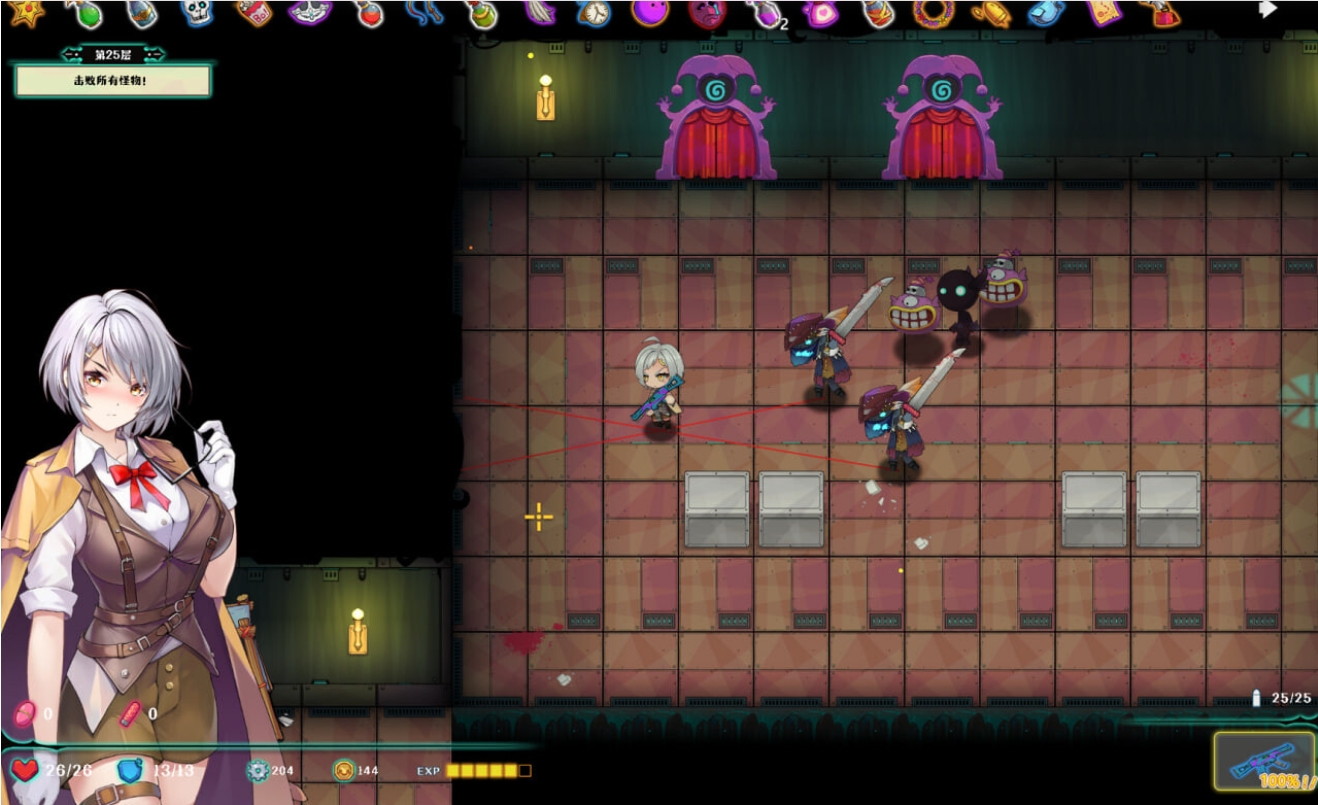Click the pink pill consumable icon
The height and width of the screenshot is (805, 1318).
[x=24, y=713]
